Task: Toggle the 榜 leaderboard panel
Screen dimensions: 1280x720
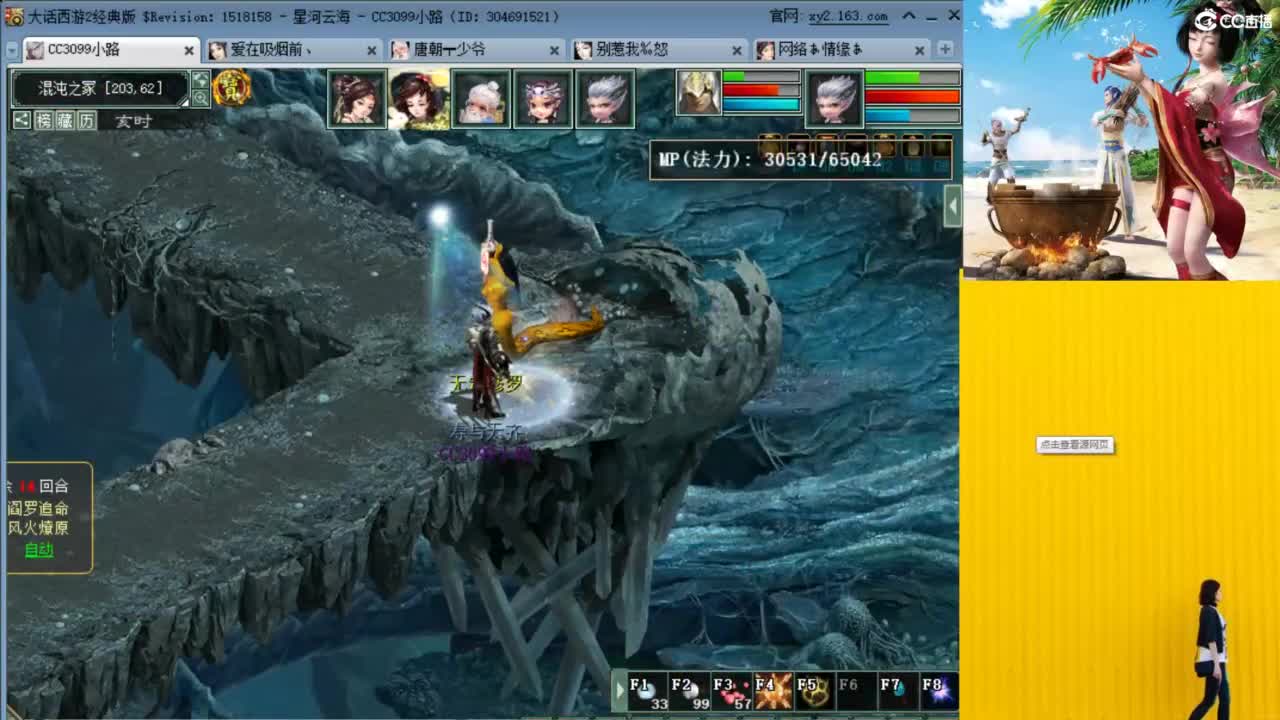Action: 43,120
